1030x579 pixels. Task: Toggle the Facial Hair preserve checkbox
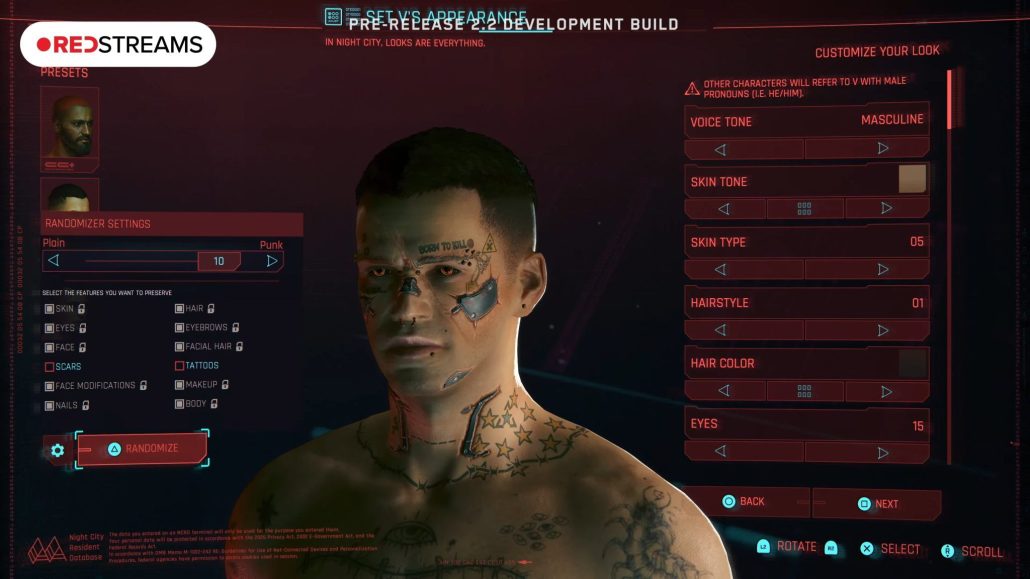[180, 347]
